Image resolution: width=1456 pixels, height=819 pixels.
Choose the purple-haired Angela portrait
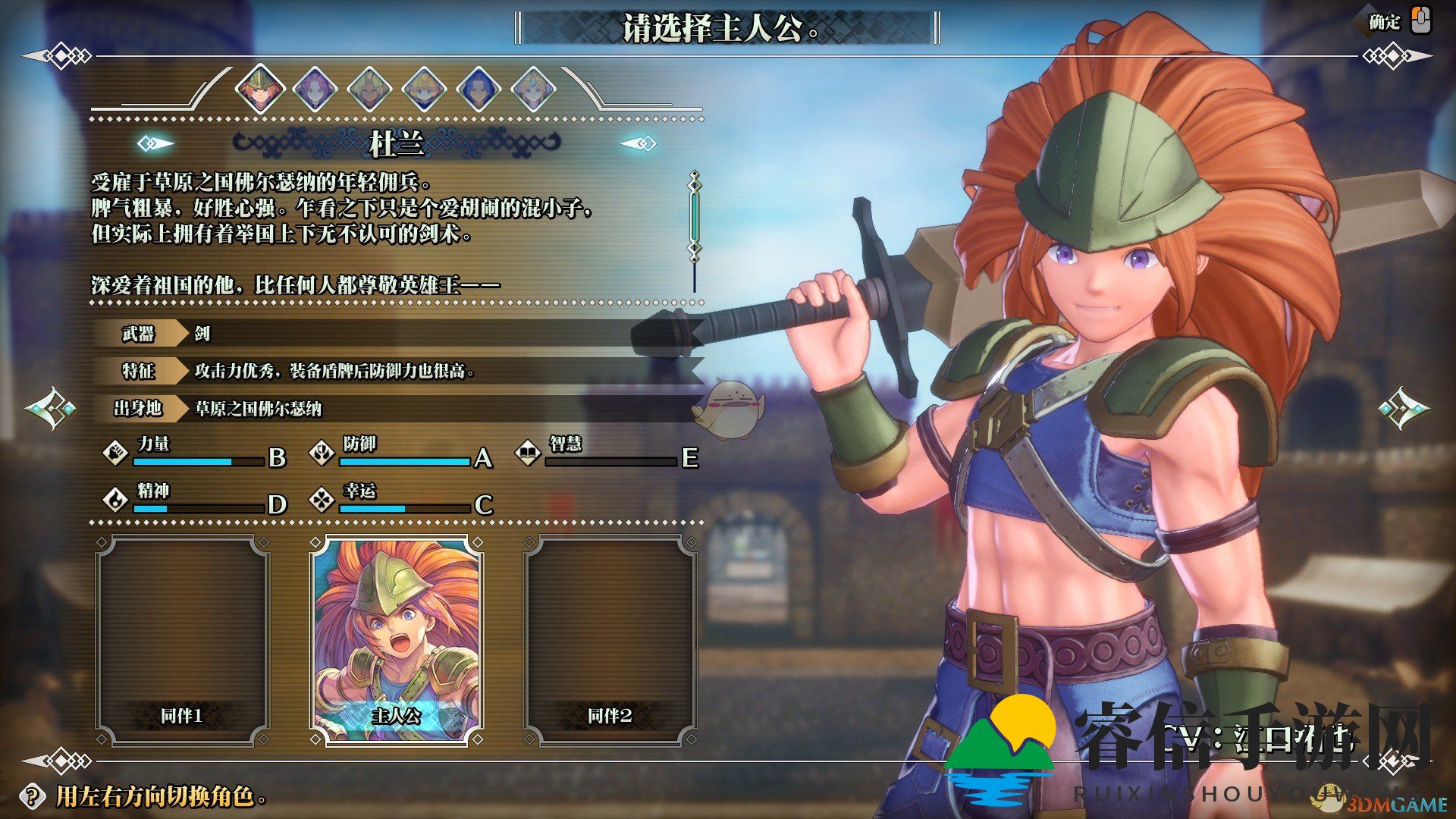click(x=314, y=89)
